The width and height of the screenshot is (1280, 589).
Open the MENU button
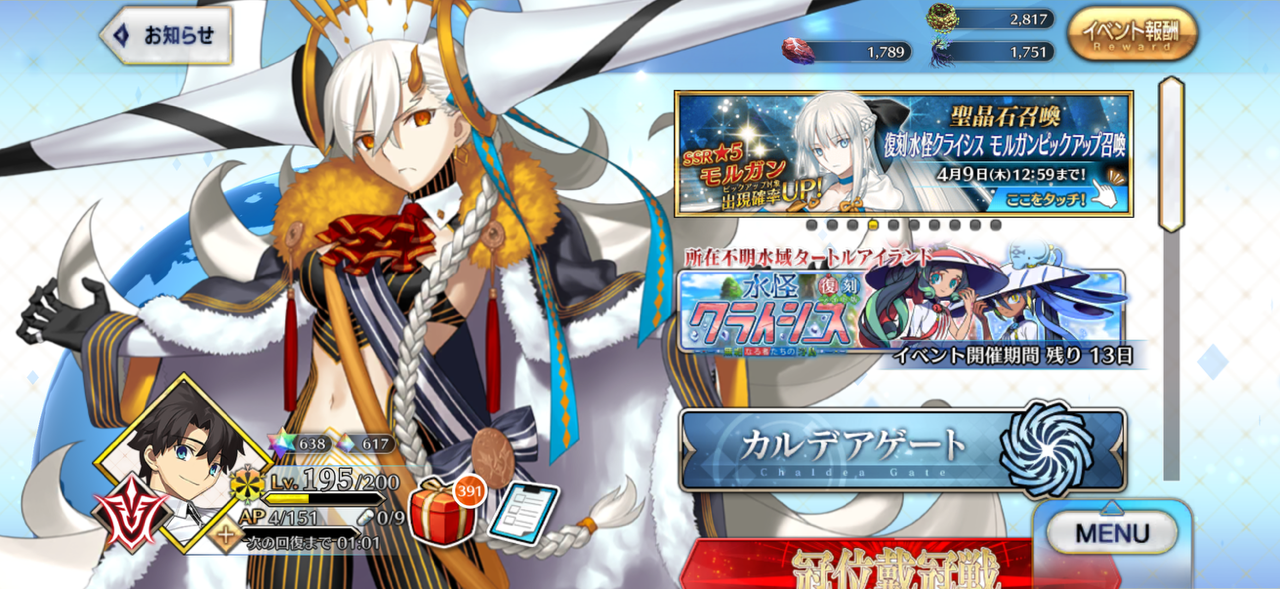1112,533
